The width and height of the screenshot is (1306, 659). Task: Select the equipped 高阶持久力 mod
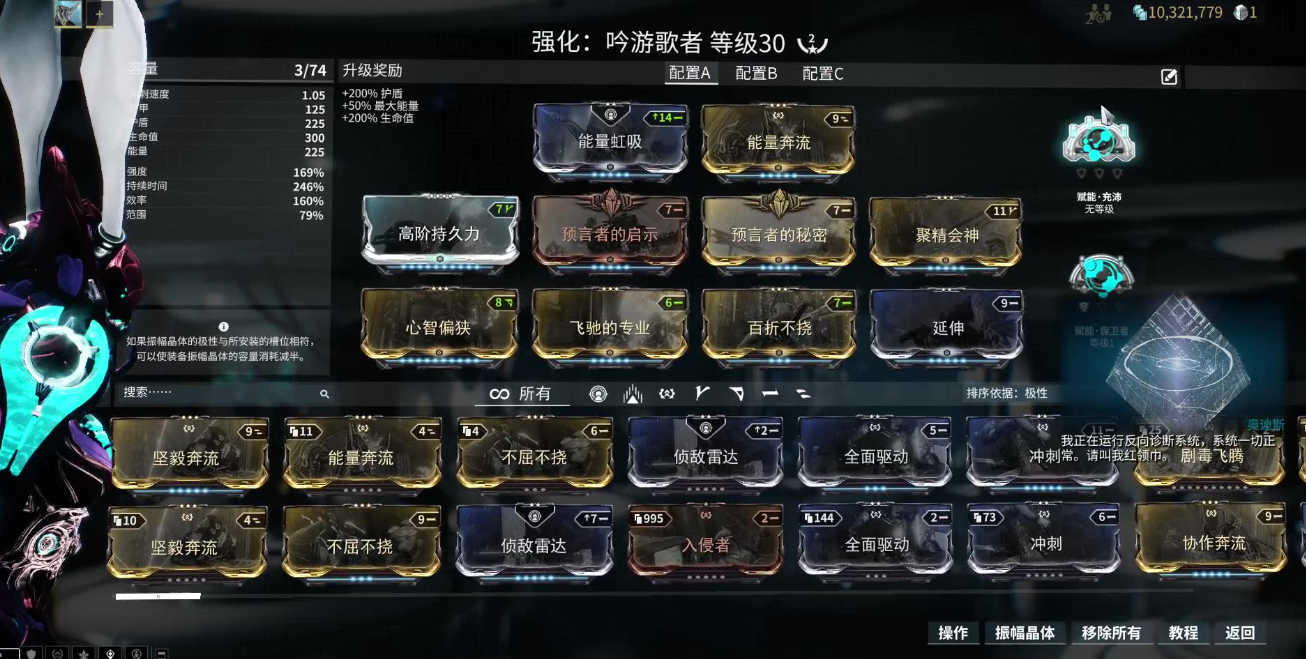440,233
